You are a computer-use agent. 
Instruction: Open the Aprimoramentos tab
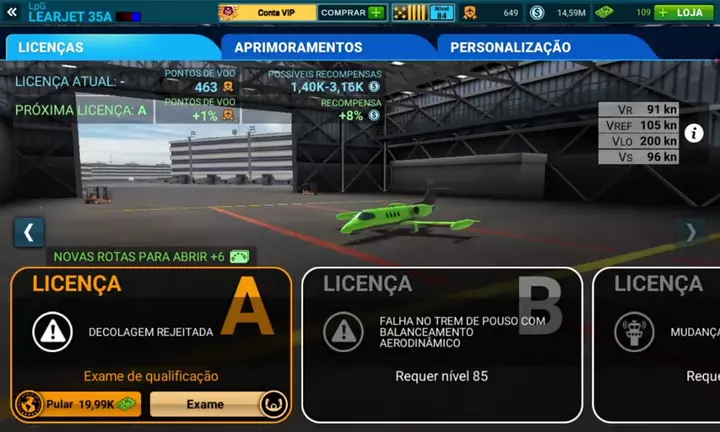coord(325,47)
